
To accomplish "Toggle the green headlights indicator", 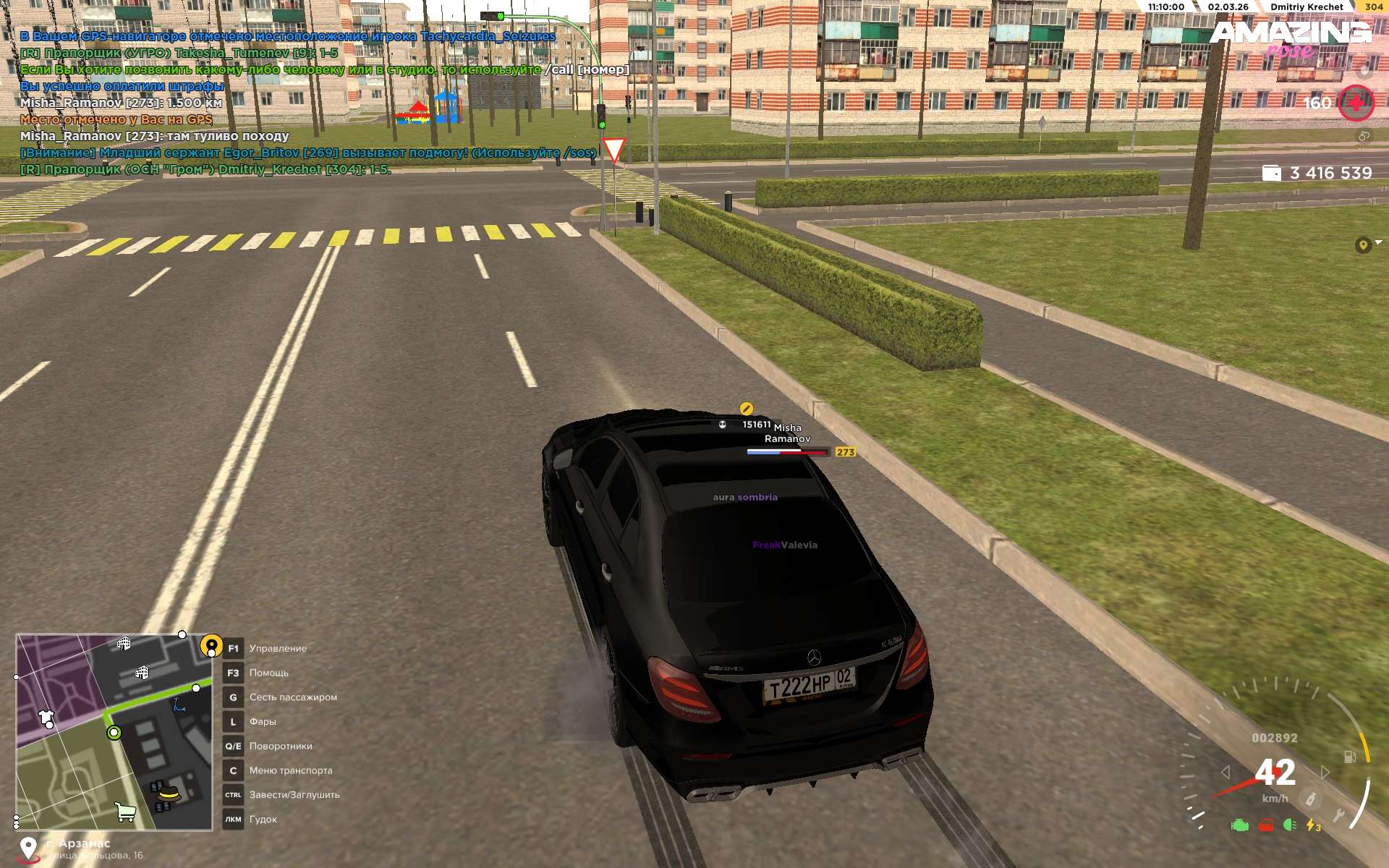I will [x=1289, y=825].
